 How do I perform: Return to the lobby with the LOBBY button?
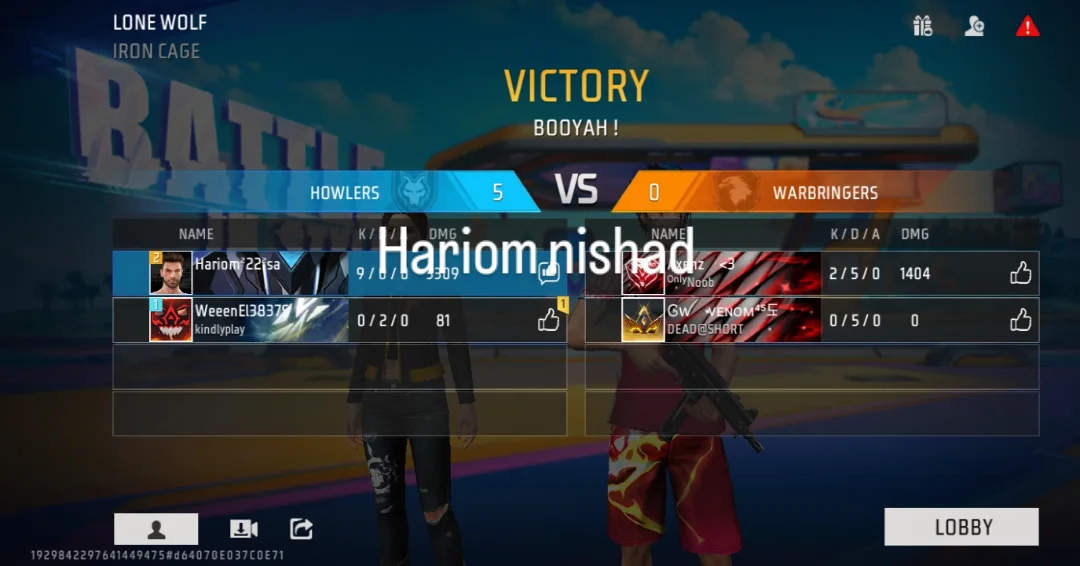[961, 527]
